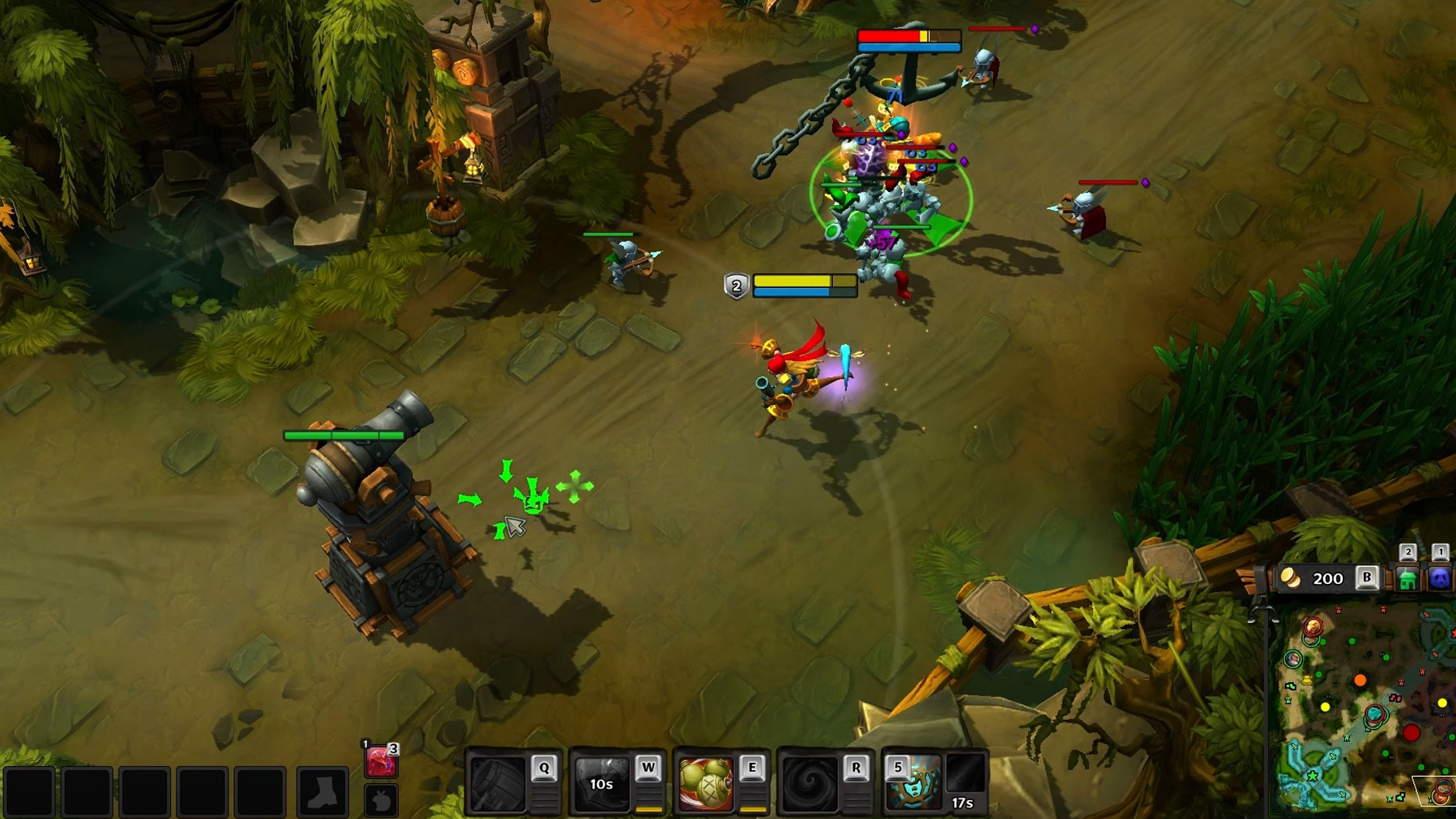Open the shop via the gold counter
This screenshot has width=1456, height=819.
pos(1326,579)
